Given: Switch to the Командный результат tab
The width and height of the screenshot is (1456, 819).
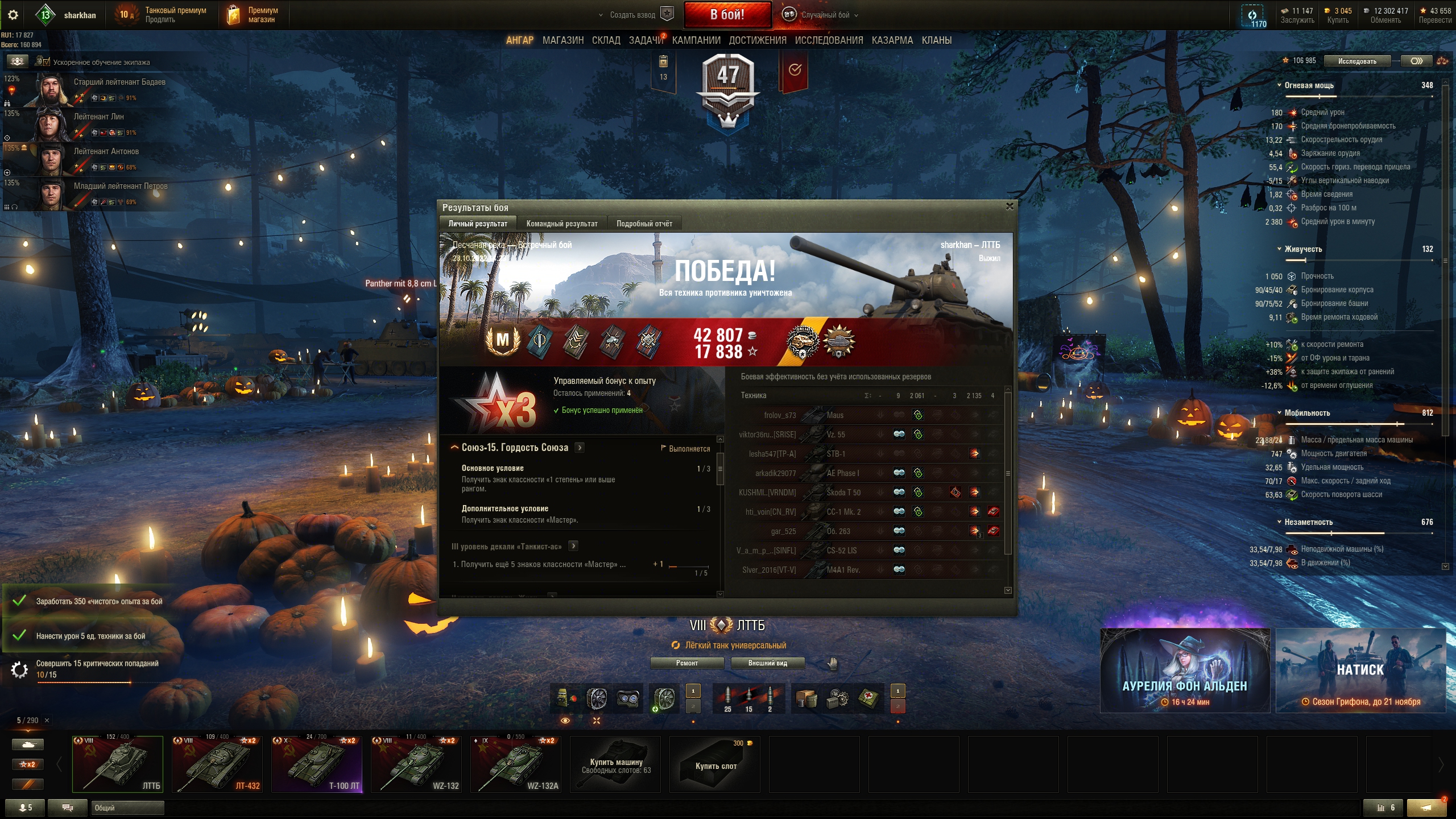Looking at the screenshot, I should pos(561,224).
